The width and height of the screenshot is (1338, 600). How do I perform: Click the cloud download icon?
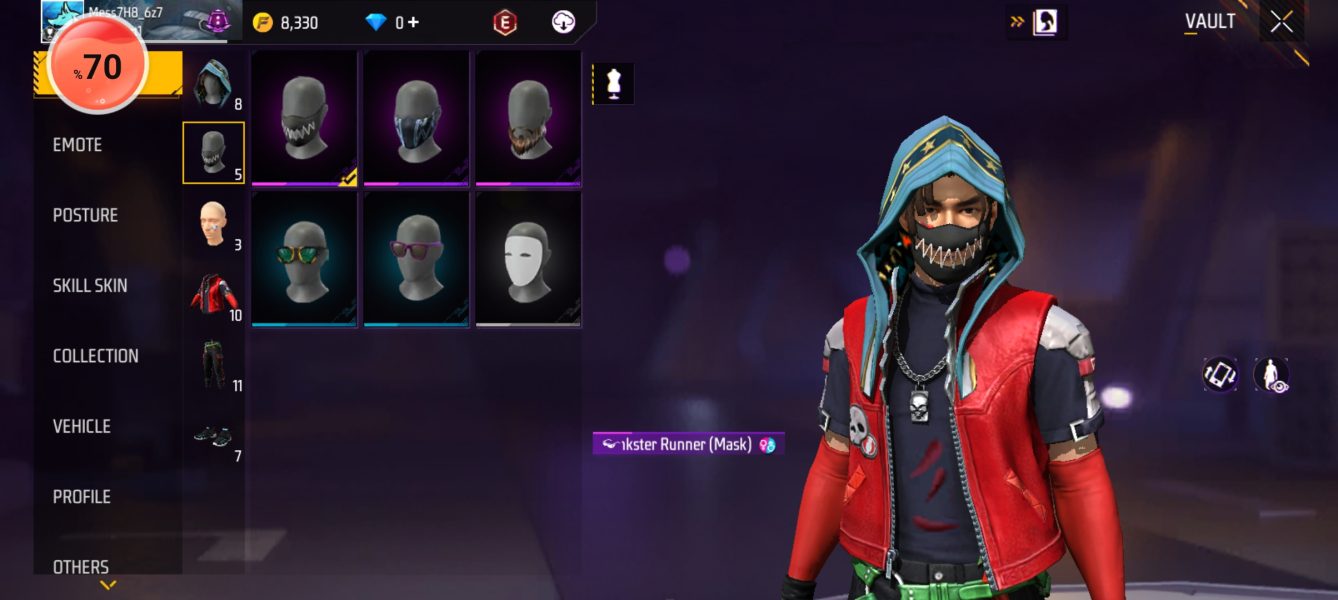click(564, 22)
